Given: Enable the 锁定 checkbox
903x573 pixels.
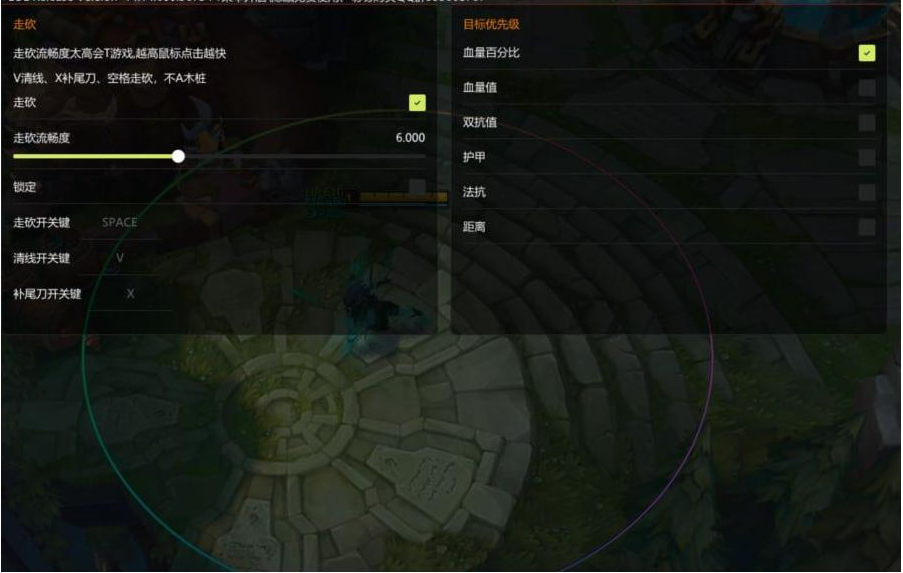Looking at the screenshot, I should pyautogui.click(x=417, y=187).
